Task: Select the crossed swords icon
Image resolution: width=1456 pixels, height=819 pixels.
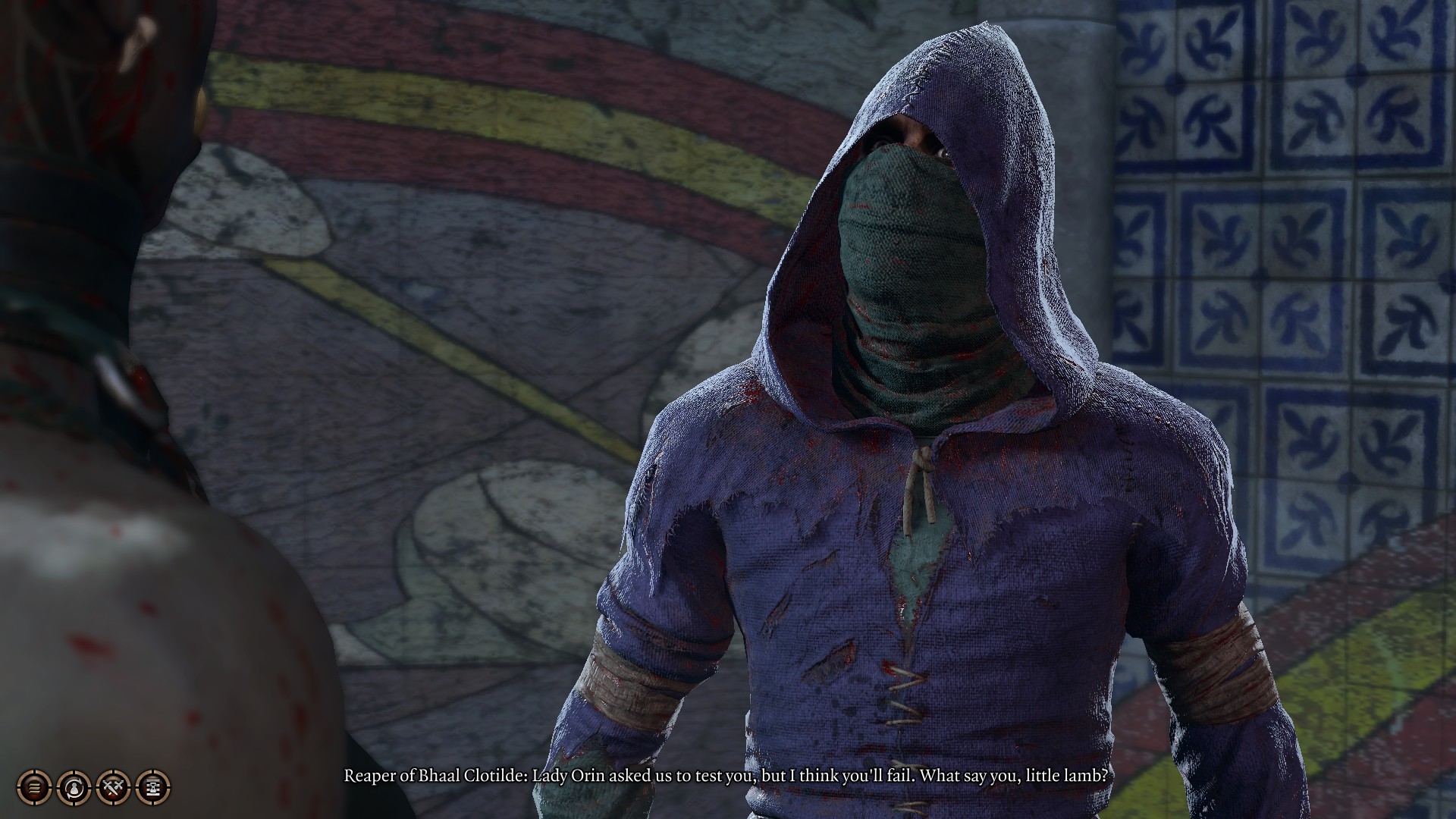Action: coord(114,787)
